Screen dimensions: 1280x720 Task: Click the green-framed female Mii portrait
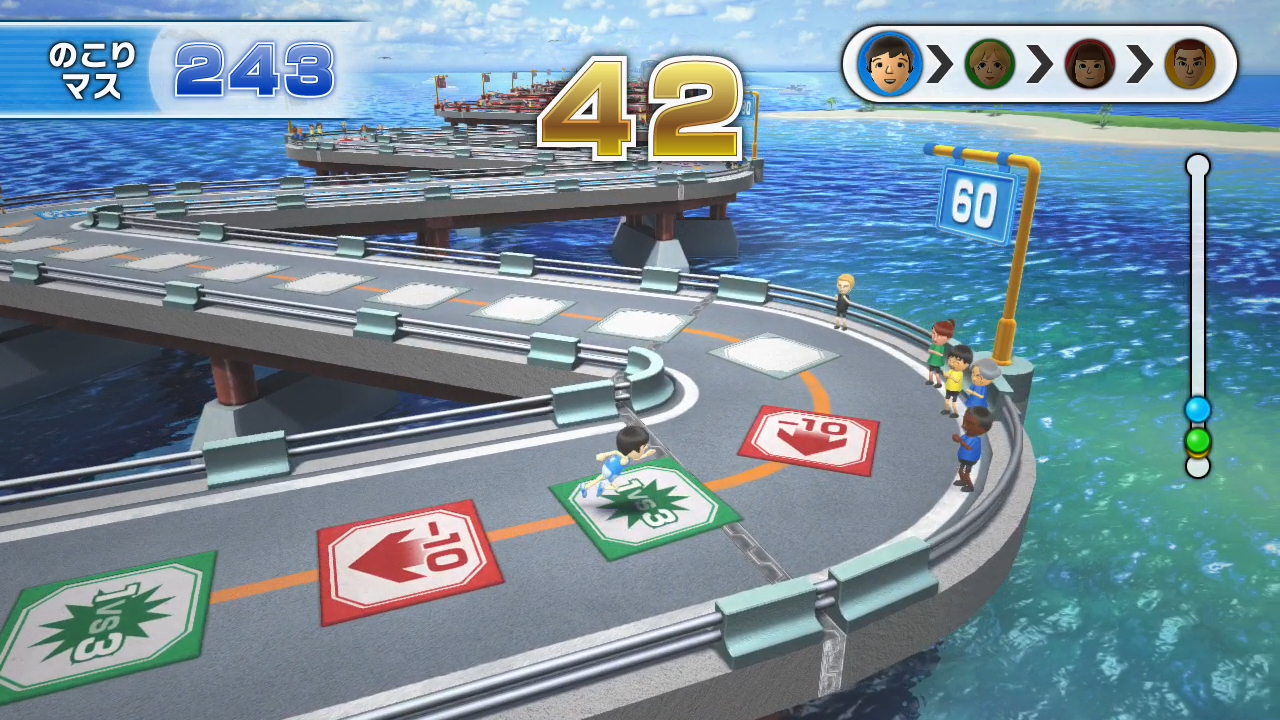(990, 64)
